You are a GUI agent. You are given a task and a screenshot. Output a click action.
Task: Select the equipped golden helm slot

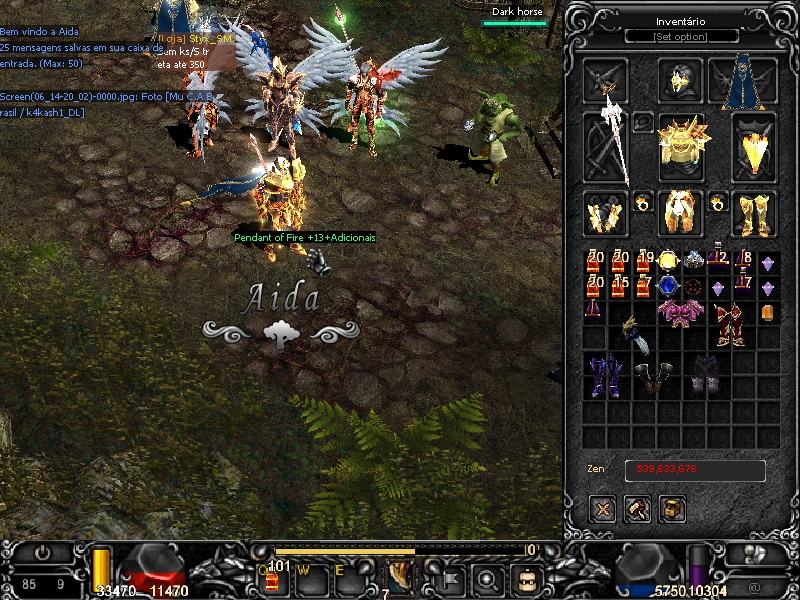click(x=681, y=81)
